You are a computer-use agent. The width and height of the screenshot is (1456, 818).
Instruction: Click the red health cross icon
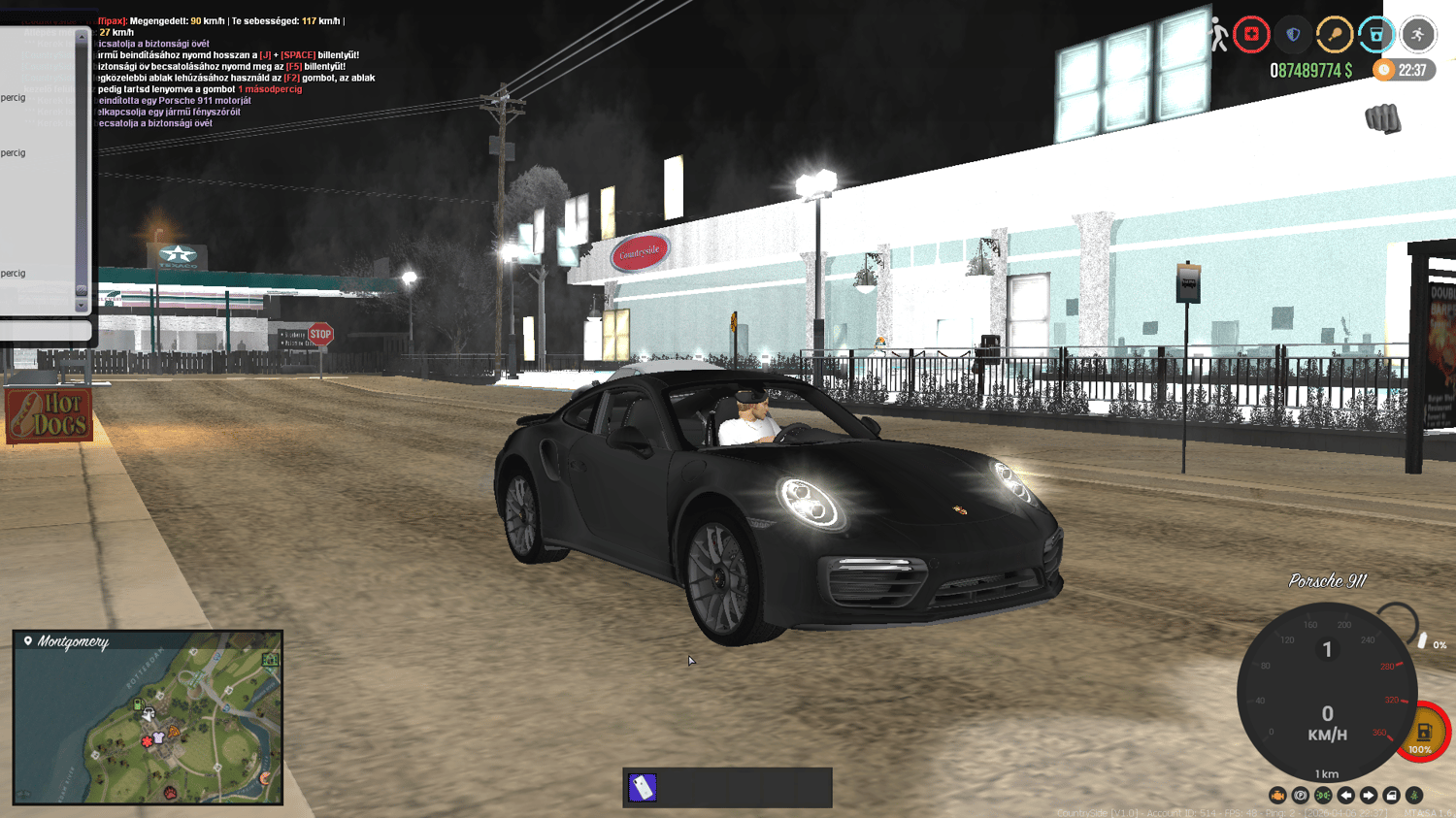click(x=1251, y=35)
